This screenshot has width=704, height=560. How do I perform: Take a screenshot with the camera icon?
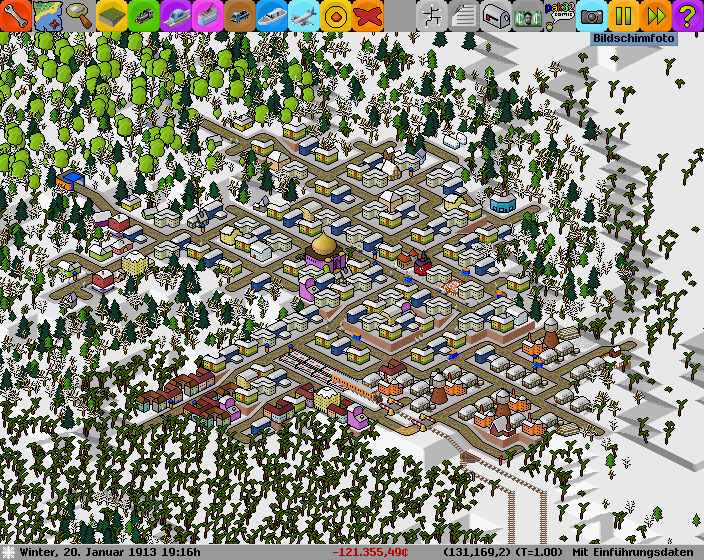(592, 15)
